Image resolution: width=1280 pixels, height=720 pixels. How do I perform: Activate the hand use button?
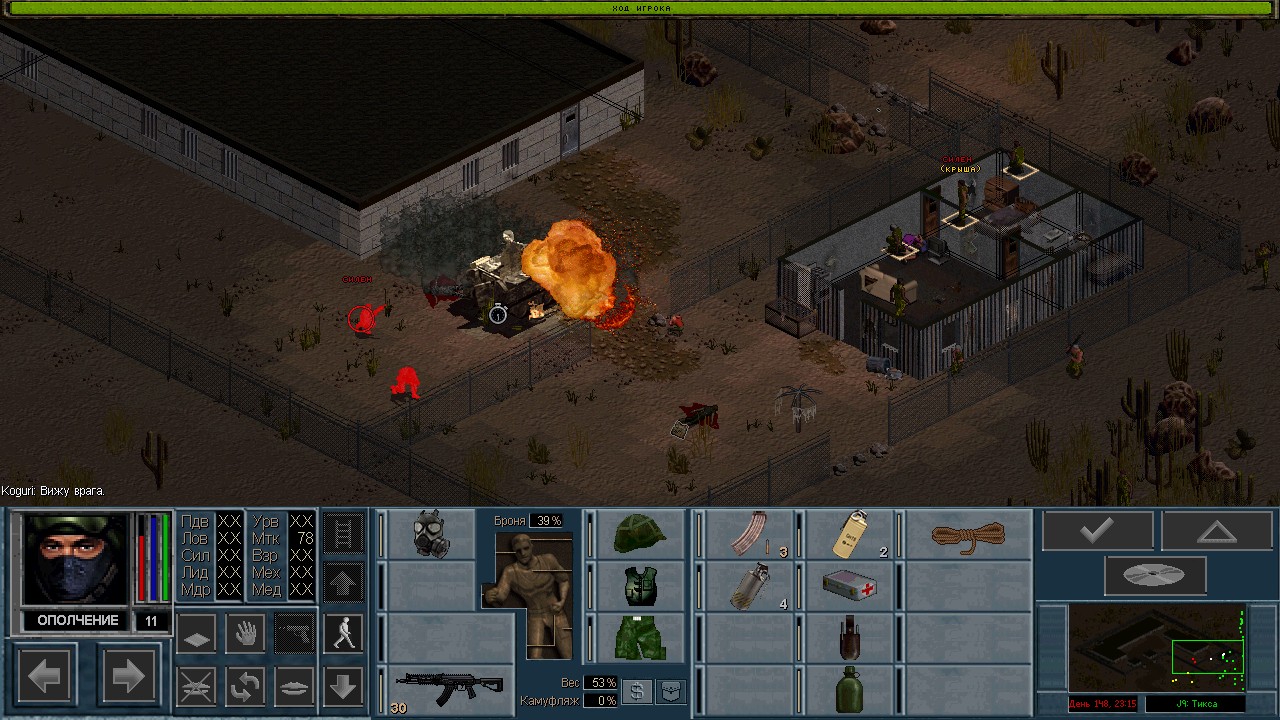(244, 633)
